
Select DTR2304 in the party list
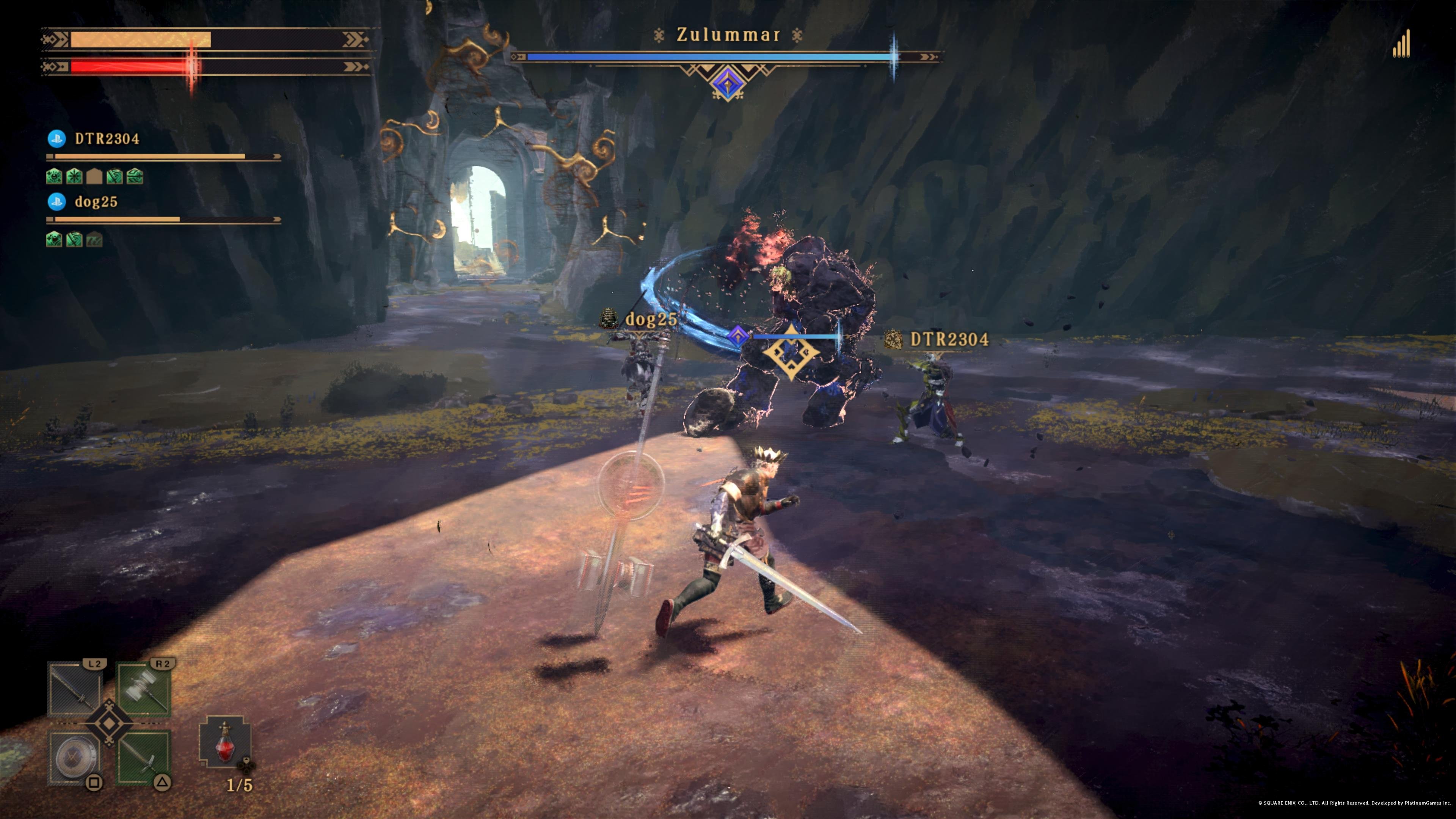[107, 139]
